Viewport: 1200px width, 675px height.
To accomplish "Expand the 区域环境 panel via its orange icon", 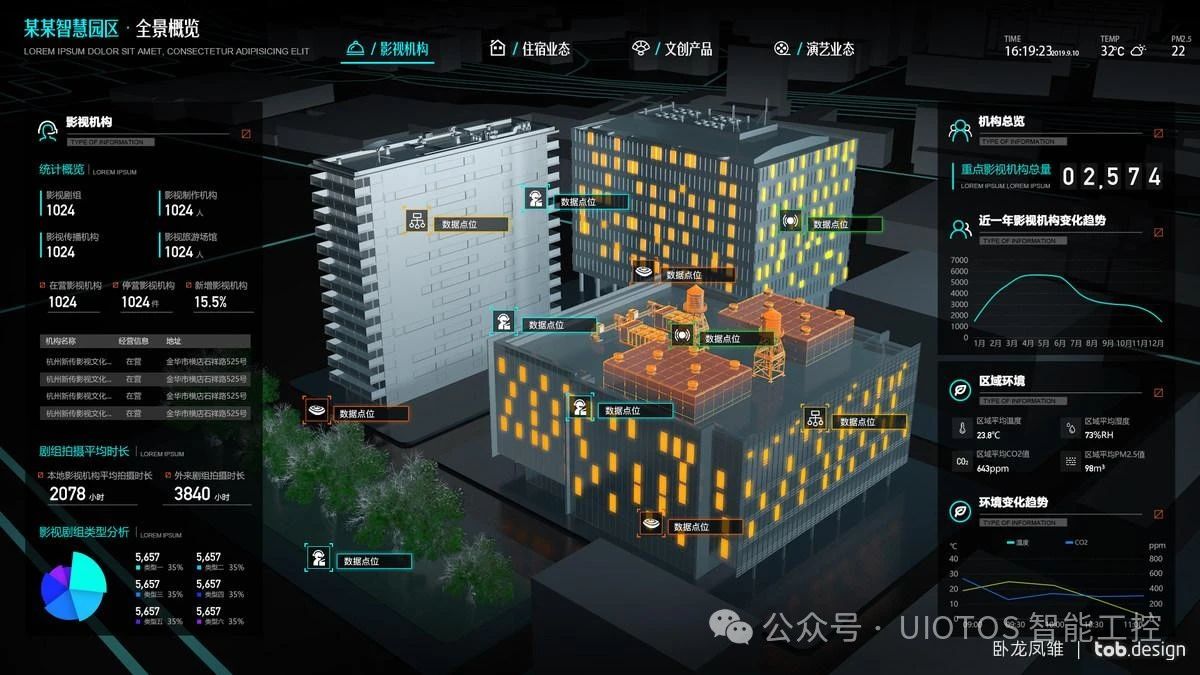I will click(1159, 393).
